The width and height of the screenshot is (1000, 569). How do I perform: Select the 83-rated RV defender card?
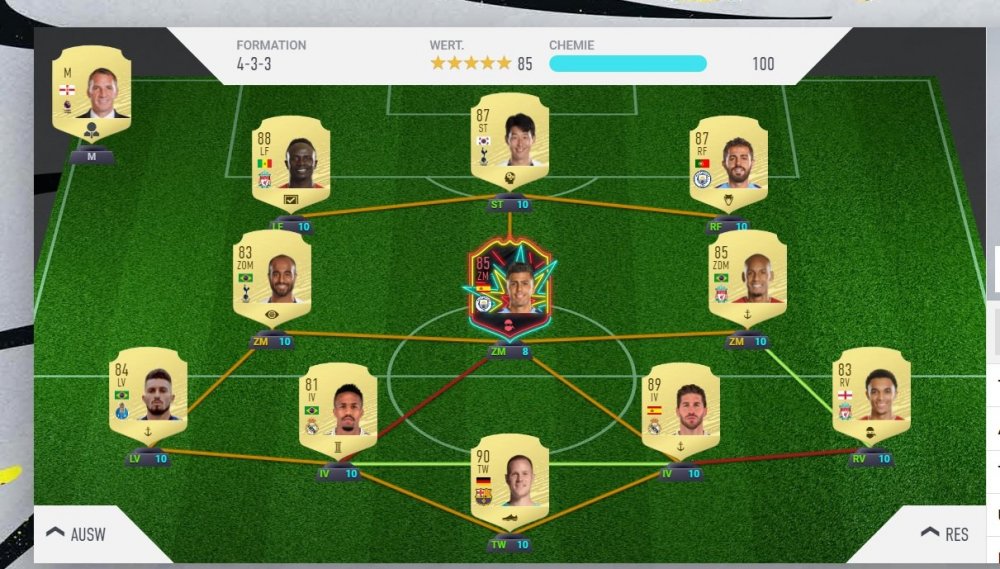[x=872, y=395]
